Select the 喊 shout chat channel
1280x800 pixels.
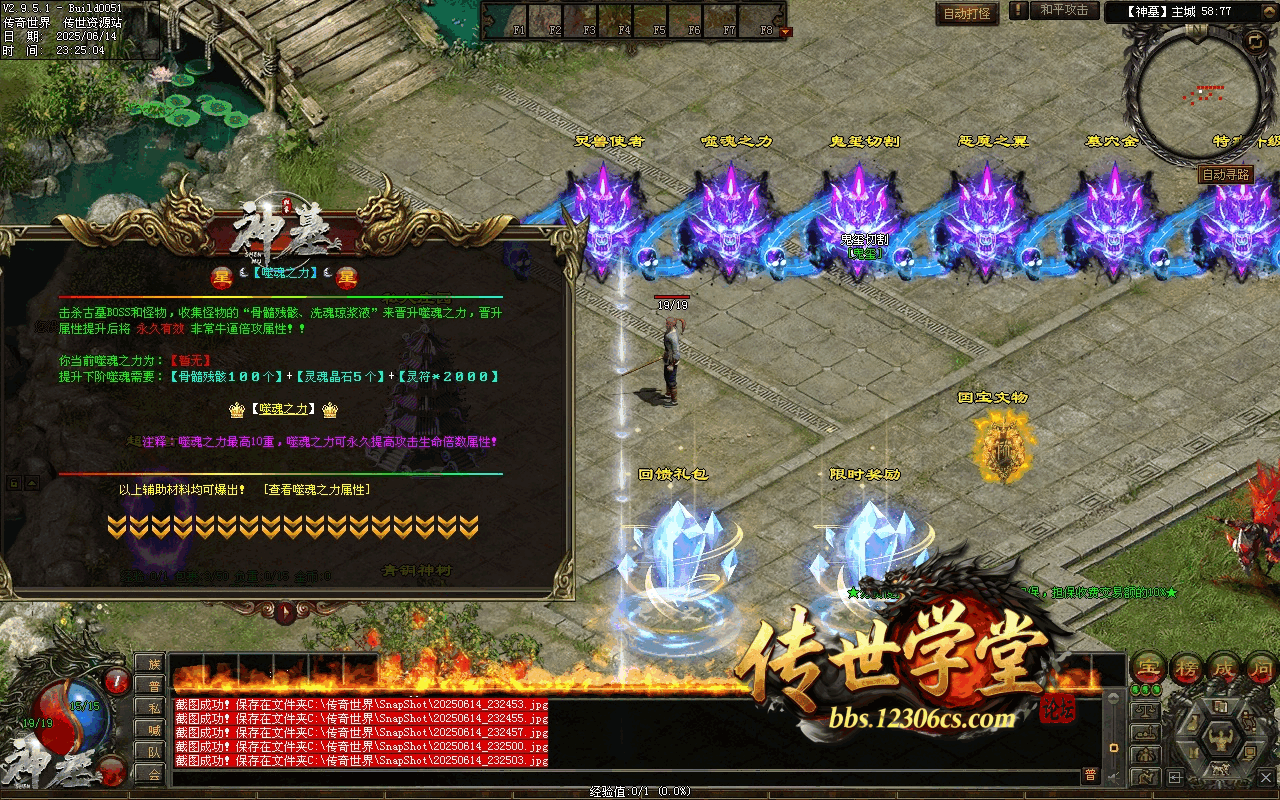tap(153, 729)
